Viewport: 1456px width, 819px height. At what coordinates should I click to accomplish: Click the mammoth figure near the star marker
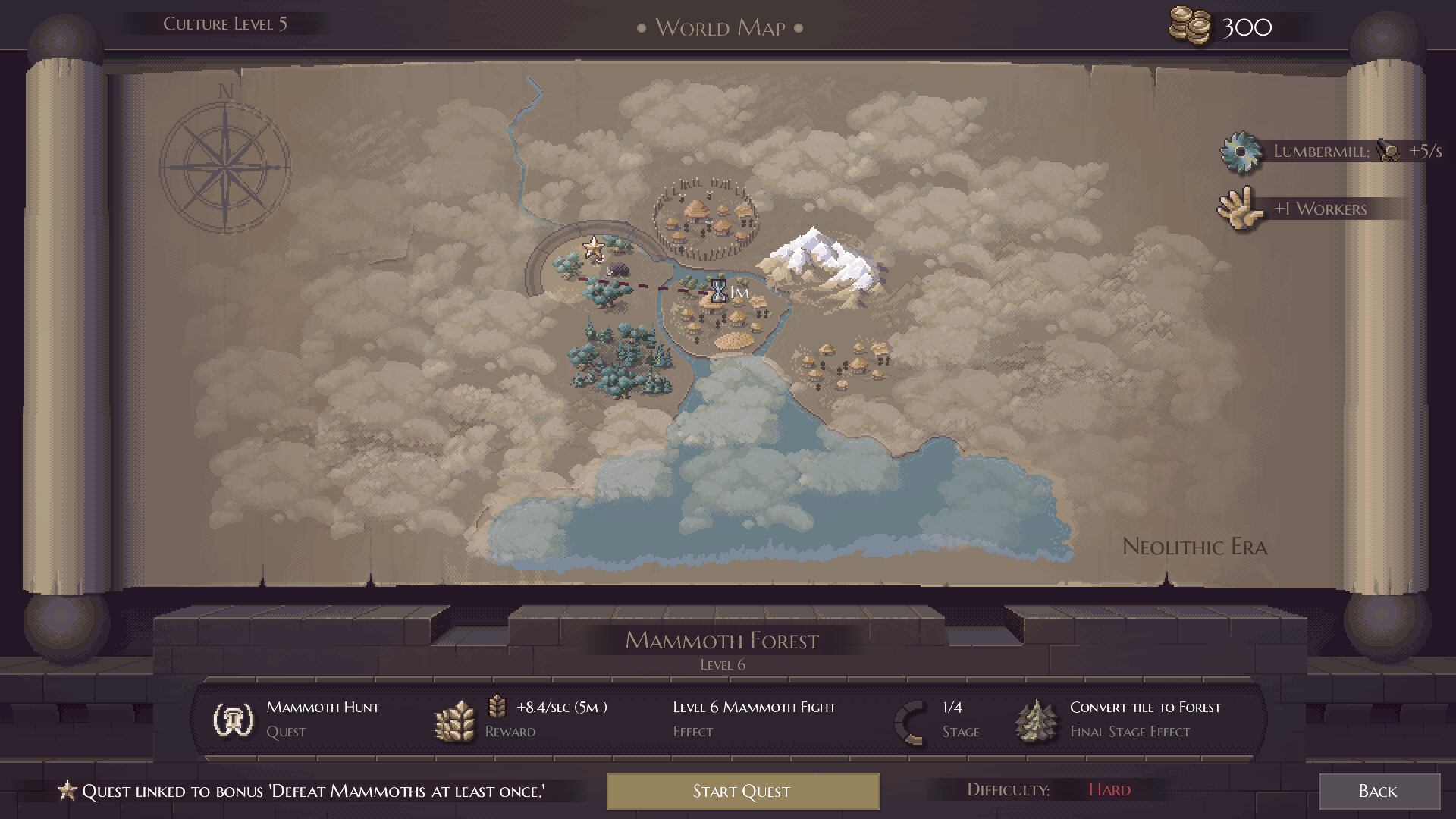pyautogui.click(x=618, y=271)
